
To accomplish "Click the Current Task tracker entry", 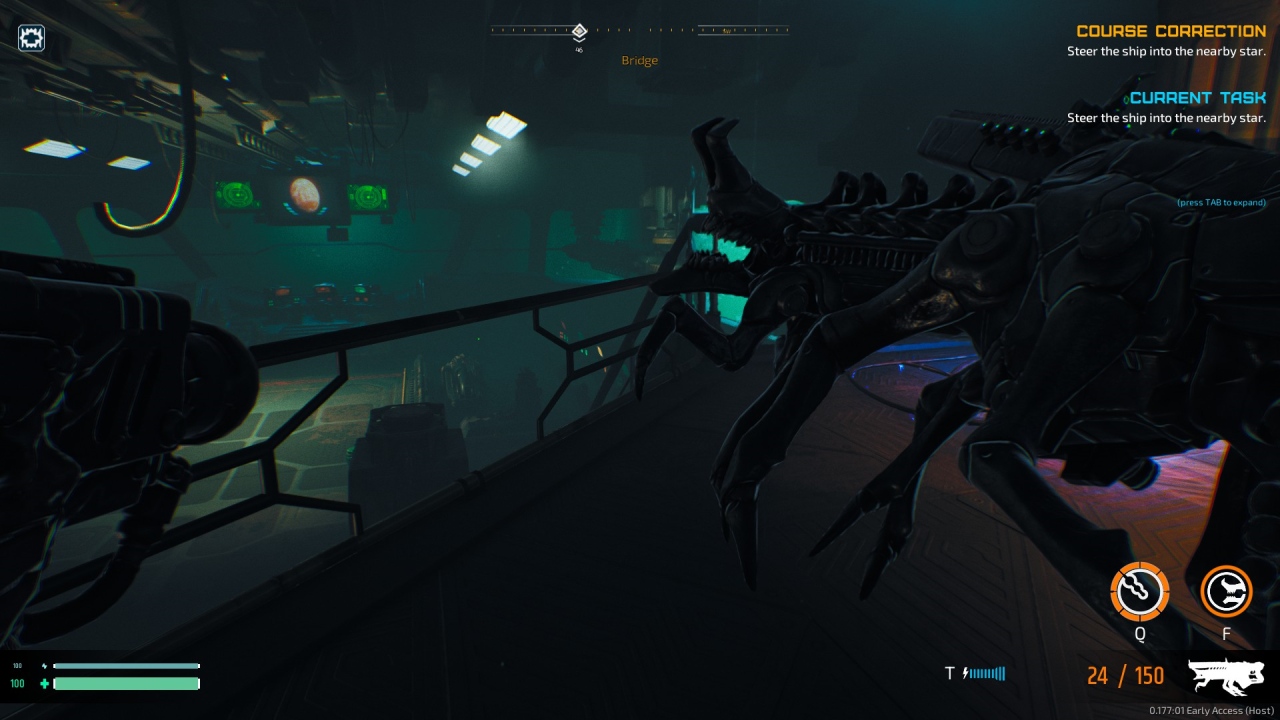I will click(x=1197, y=98).
